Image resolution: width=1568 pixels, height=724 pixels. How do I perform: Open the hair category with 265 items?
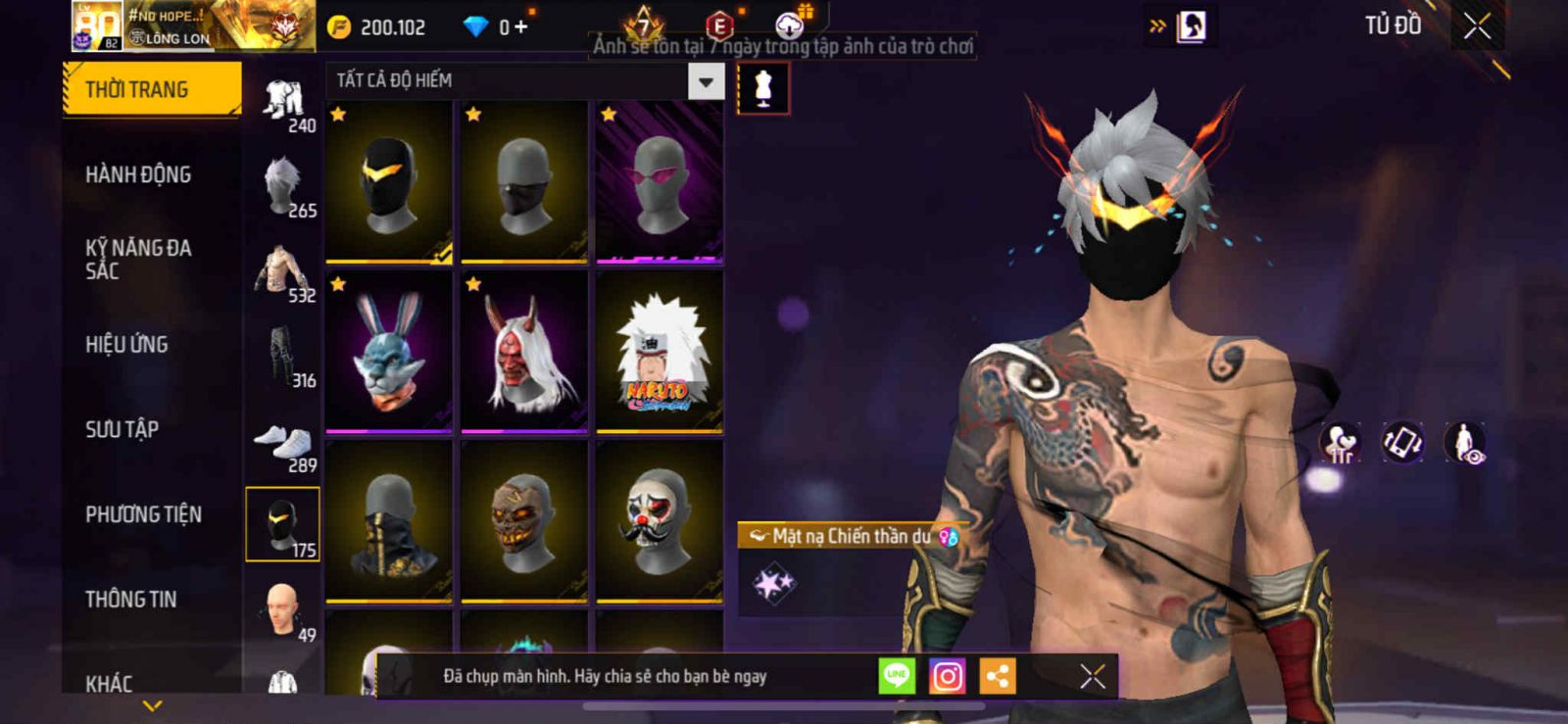[x=284, y=186]
